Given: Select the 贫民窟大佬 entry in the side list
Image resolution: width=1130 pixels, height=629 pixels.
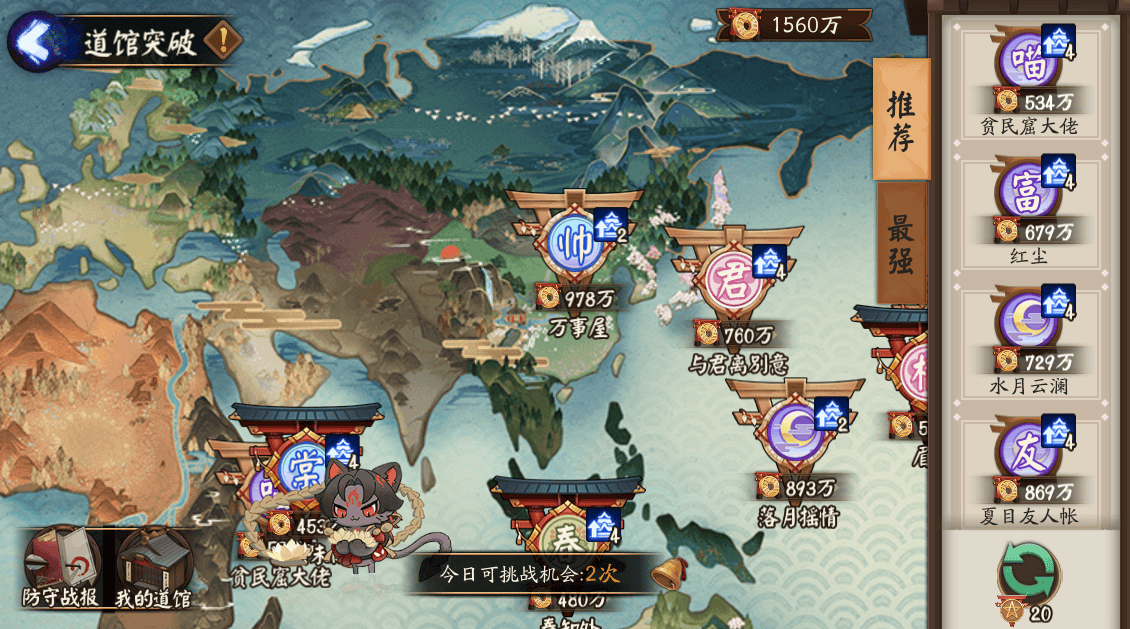Looking at the screenshot, I should (x=1029, y=80).
